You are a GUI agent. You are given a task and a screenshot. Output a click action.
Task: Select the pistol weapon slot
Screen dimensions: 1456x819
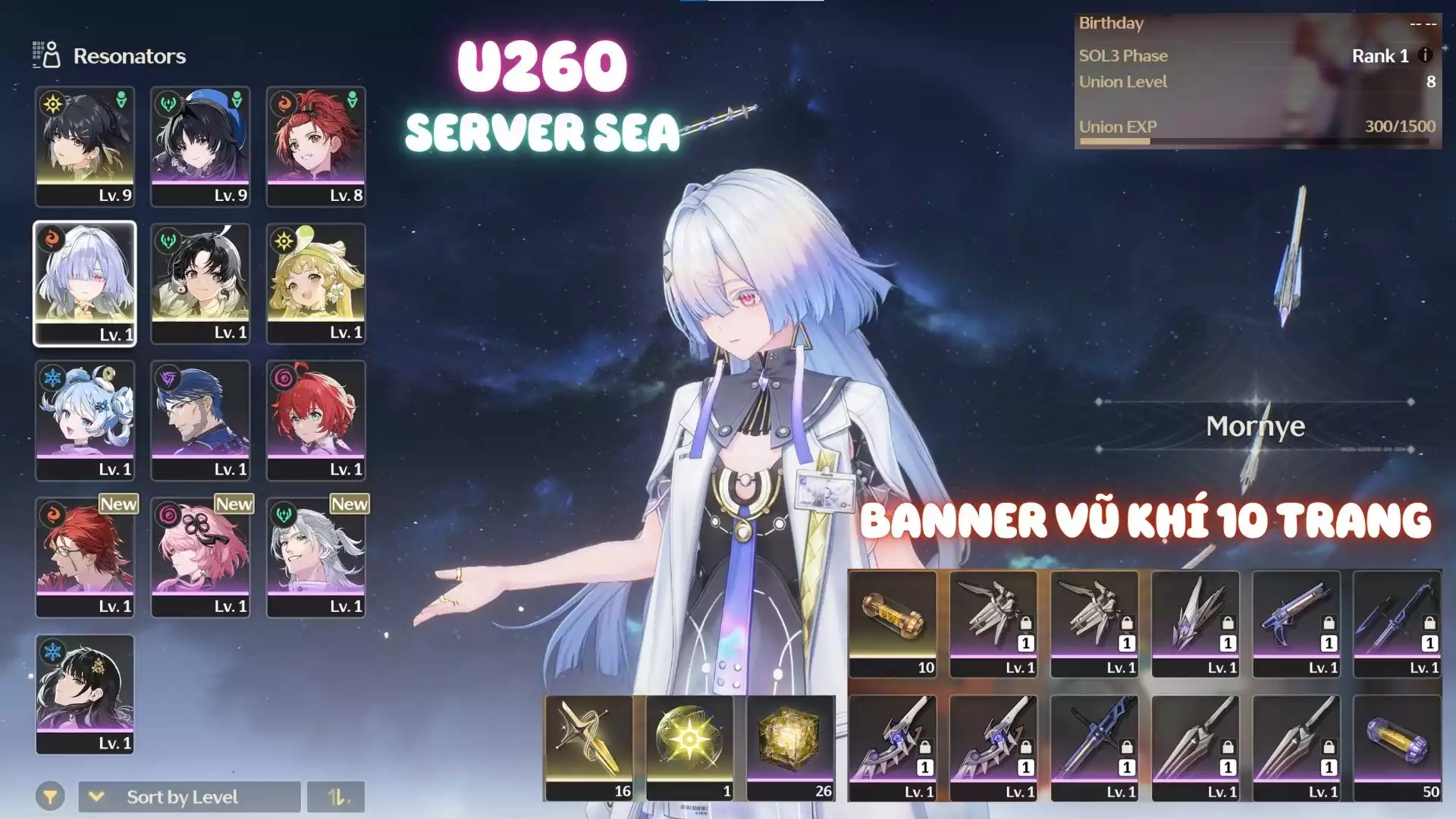point(1296,623)
